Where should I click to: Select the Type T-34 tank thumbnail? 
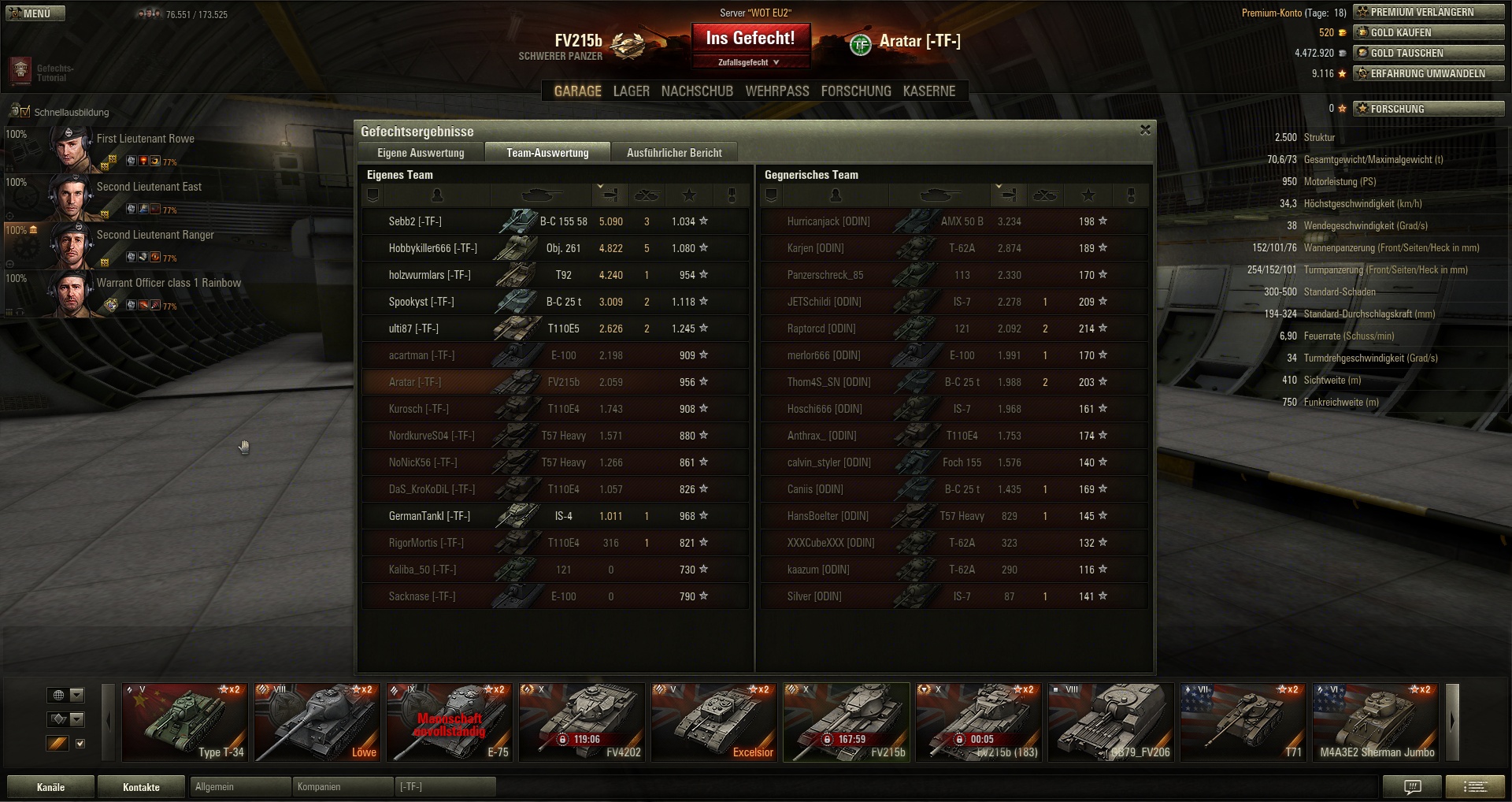point(185,722)
